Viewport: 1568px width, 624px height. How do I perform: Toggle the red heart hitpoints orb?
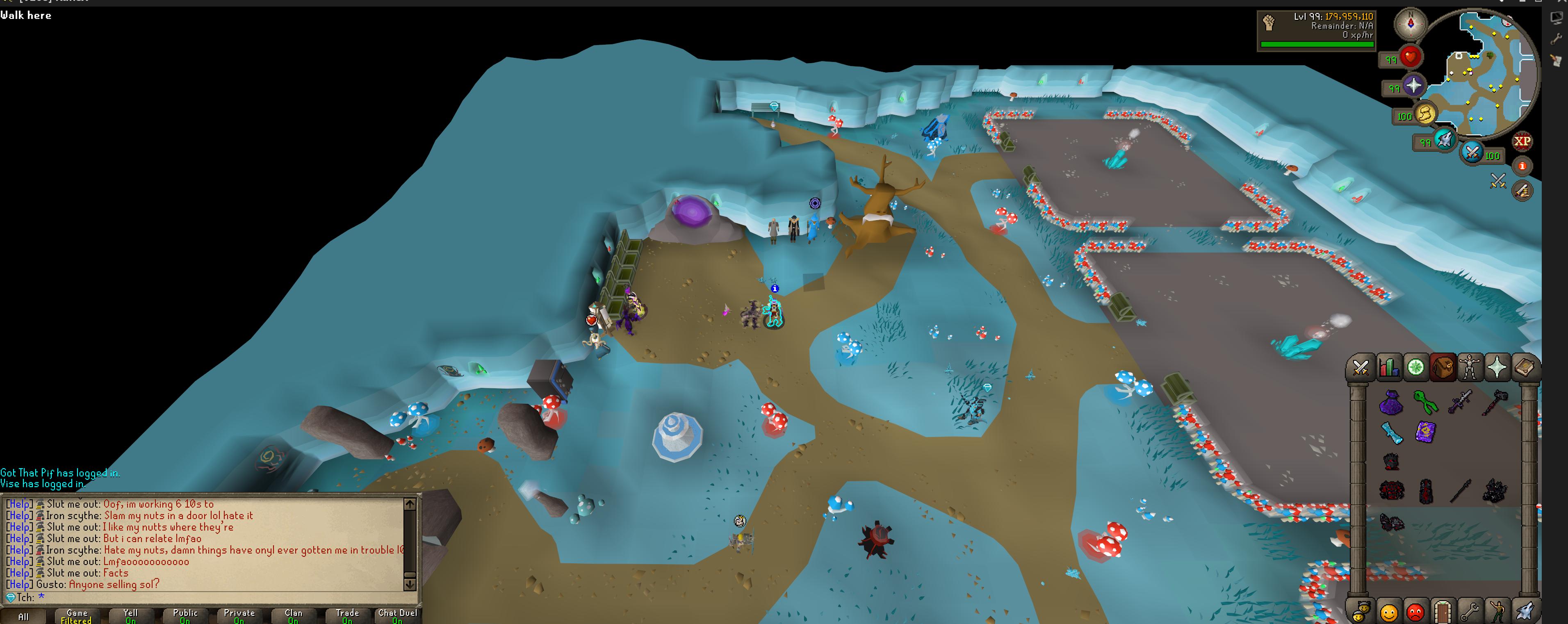1410,57
